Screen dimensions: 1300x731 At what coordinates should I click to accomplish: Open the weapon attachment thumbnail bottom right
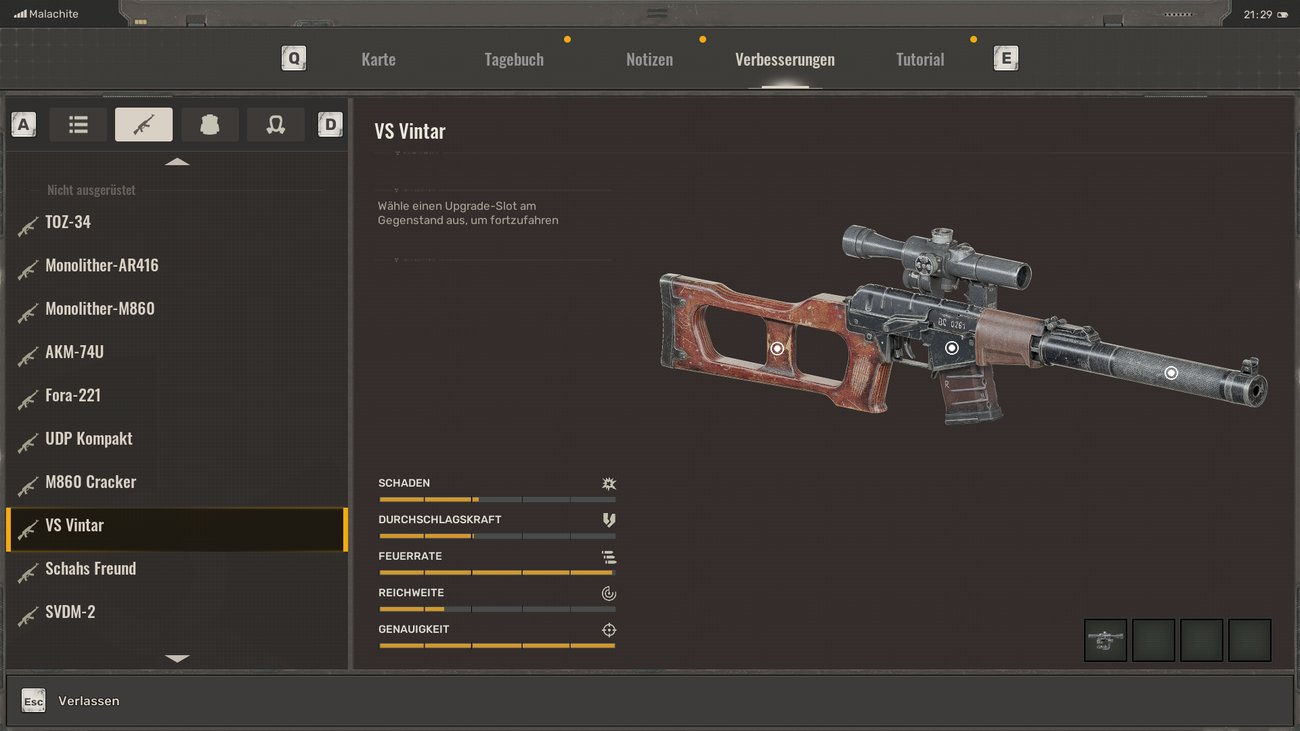(x=1105, y=640)
